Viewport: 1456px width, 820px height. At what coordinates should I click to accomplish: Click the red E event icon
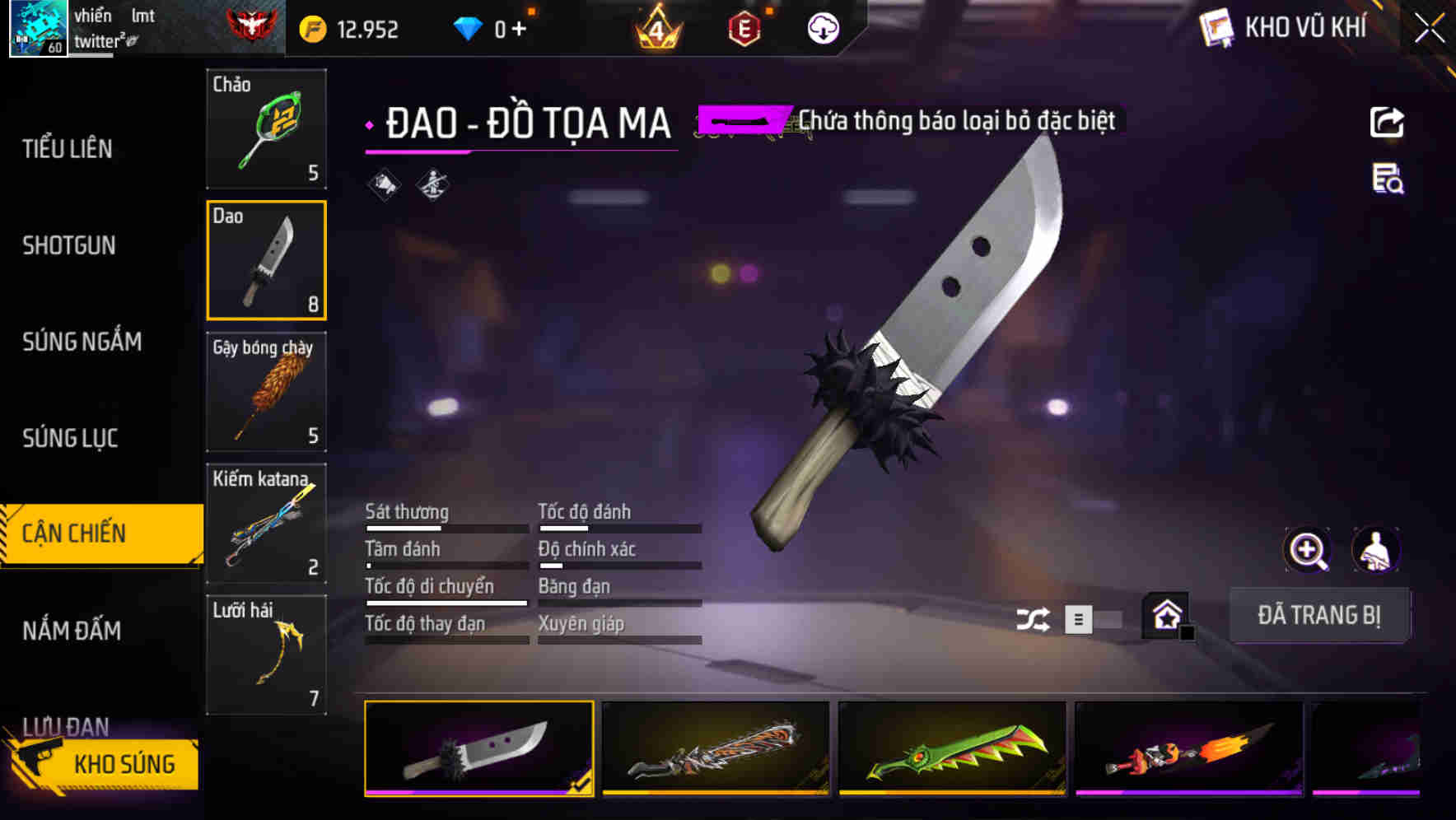click(x=743, y=27)
